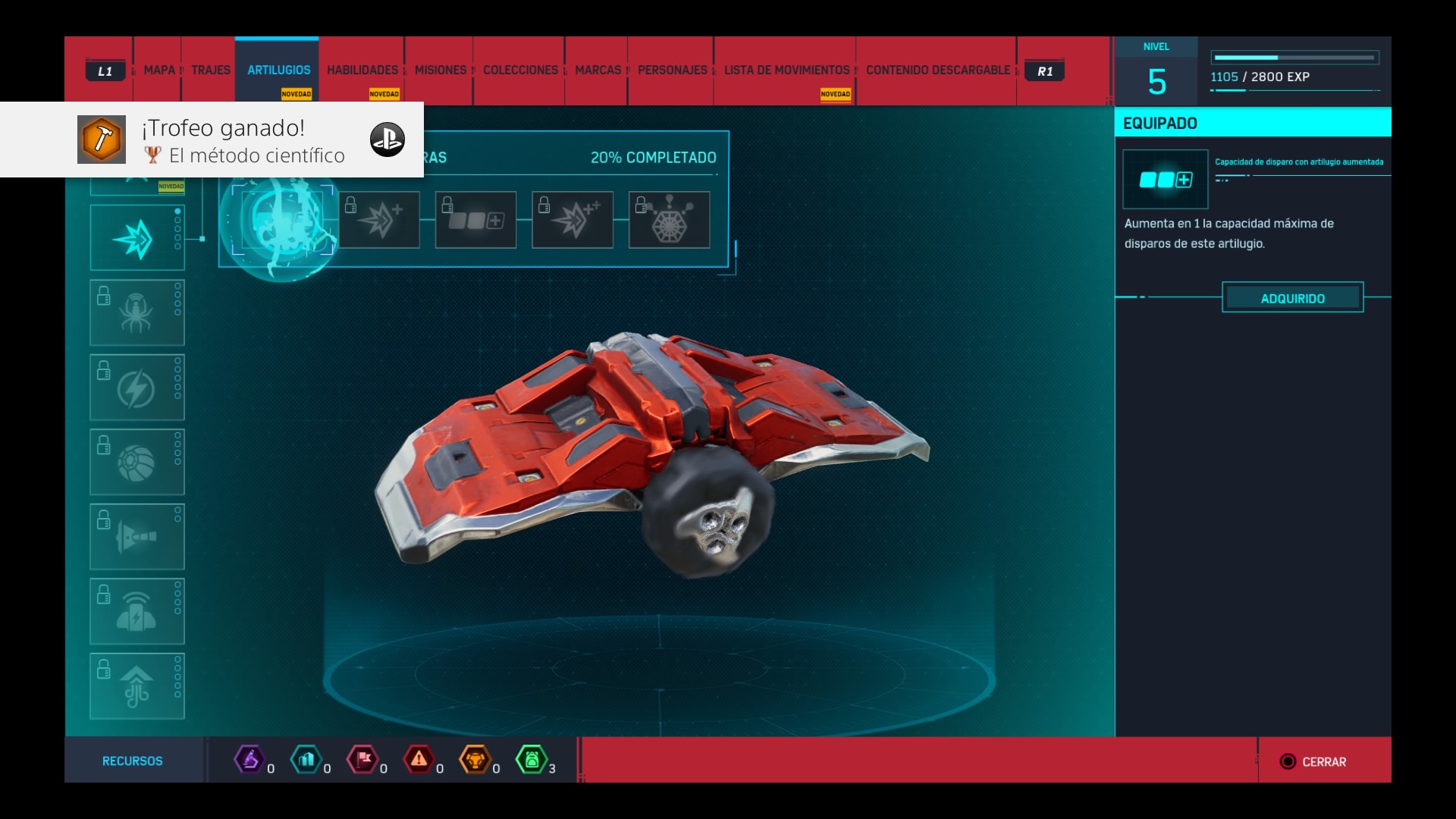
Task: View the LISTA DE MOVIMIENTOS tab
Action: coord(786,71)
